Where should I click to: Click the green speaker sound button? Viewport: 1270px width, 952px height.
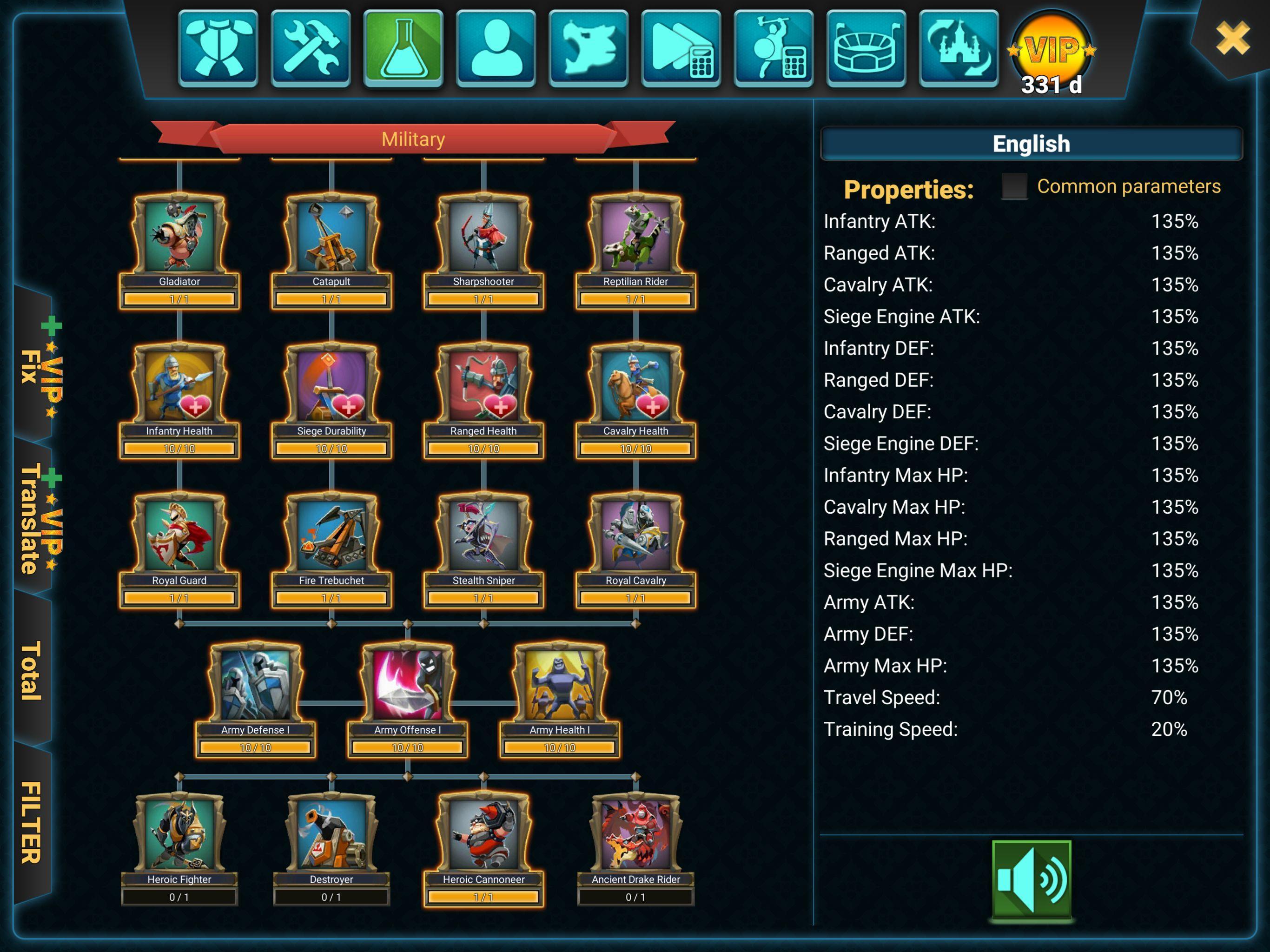[1031, 879]
